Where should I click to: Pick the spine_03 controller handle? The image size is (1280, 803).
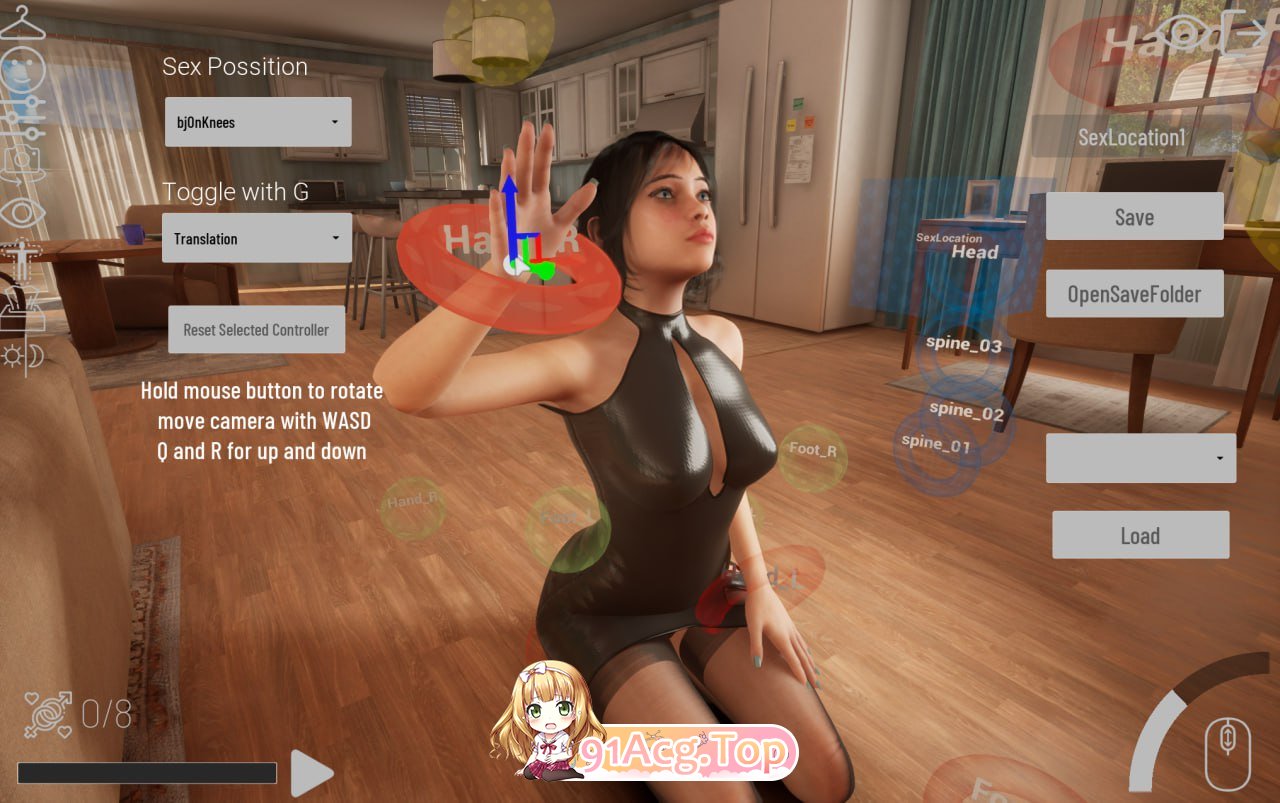963,346
